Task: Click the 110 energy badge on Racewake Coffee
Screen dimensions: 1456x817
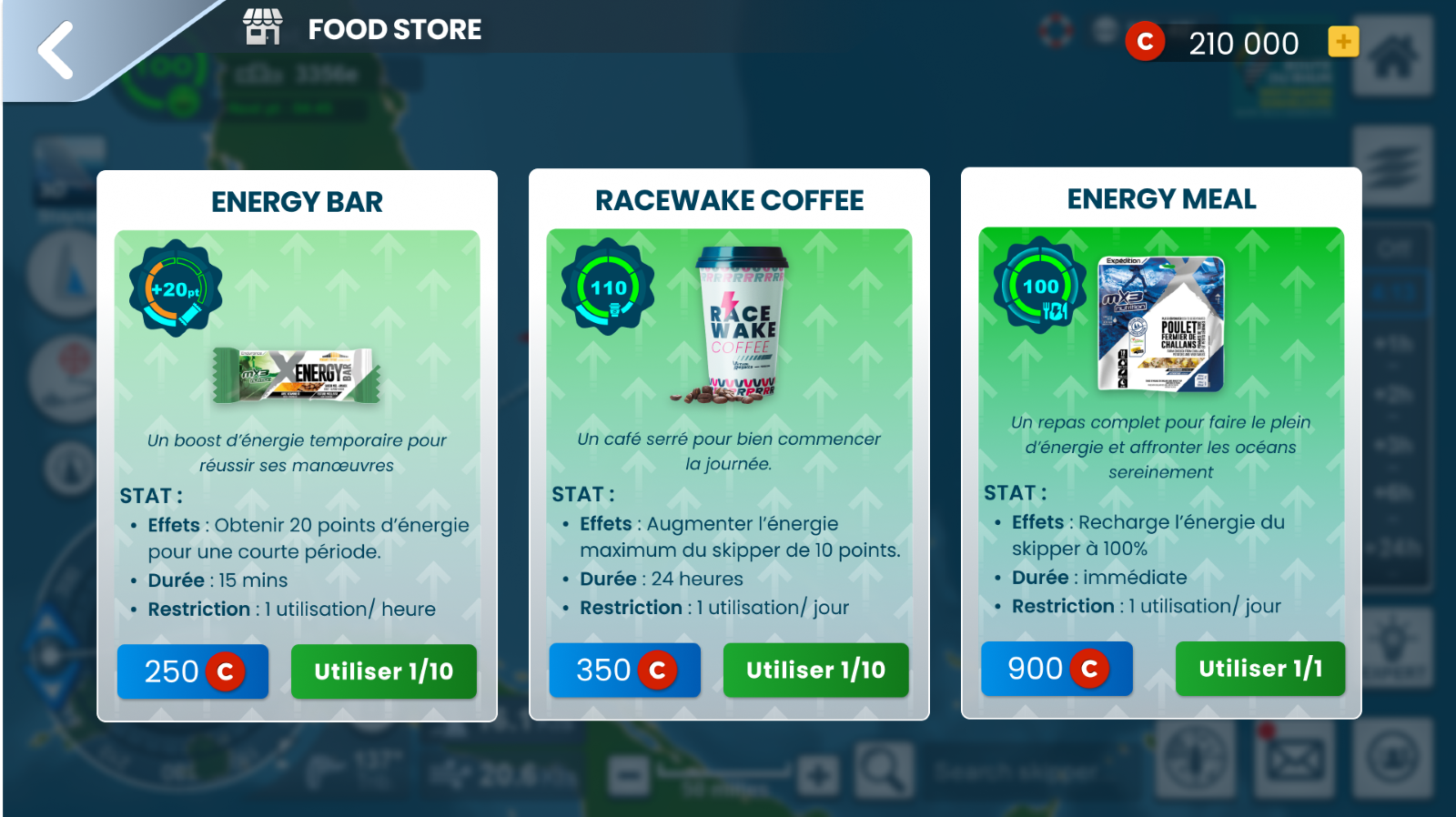Action: [606, 284]
